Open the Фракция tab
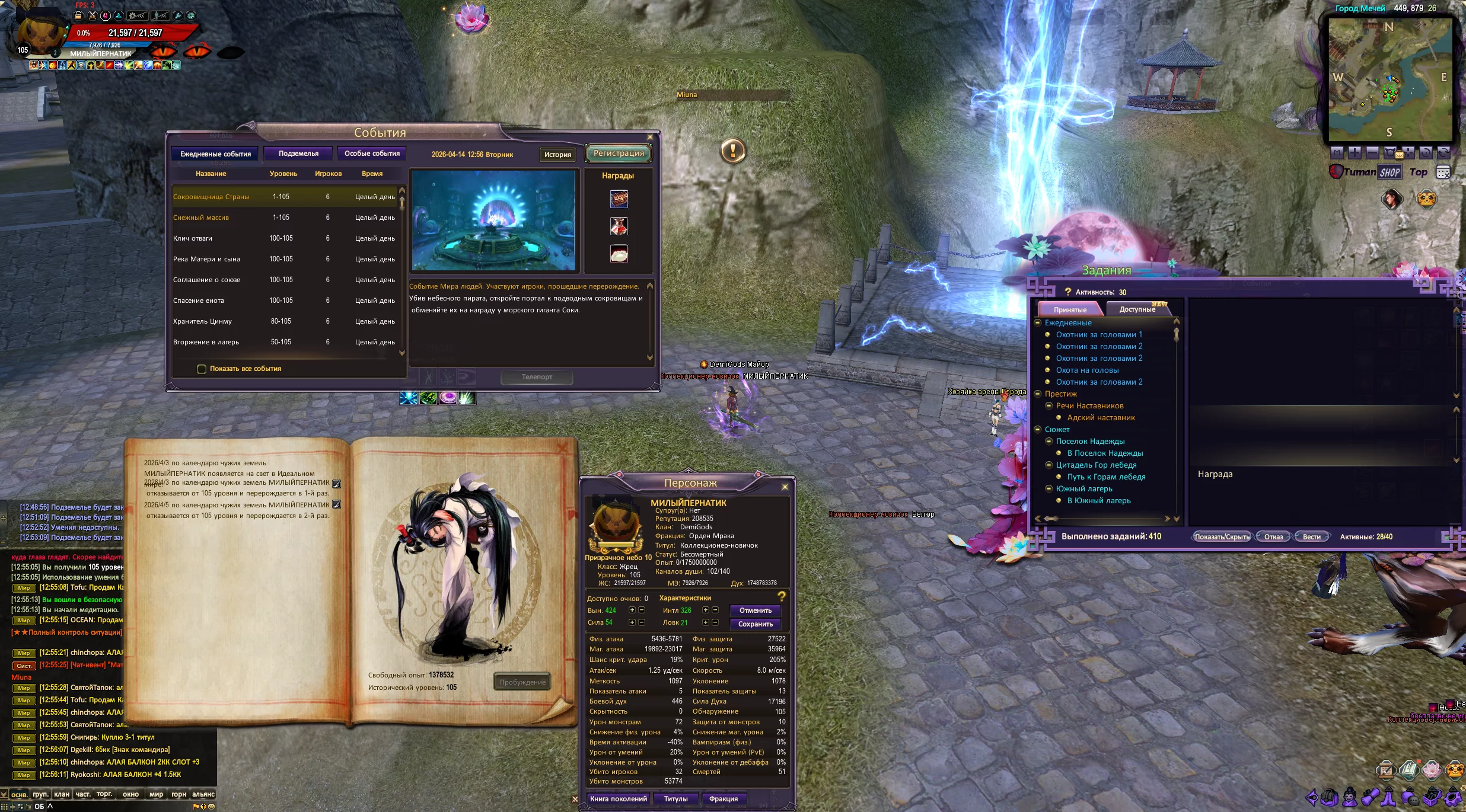Image resolution: width=1466 pixels, height=812 pixels. pyautogui.click(x=723, y=799)
